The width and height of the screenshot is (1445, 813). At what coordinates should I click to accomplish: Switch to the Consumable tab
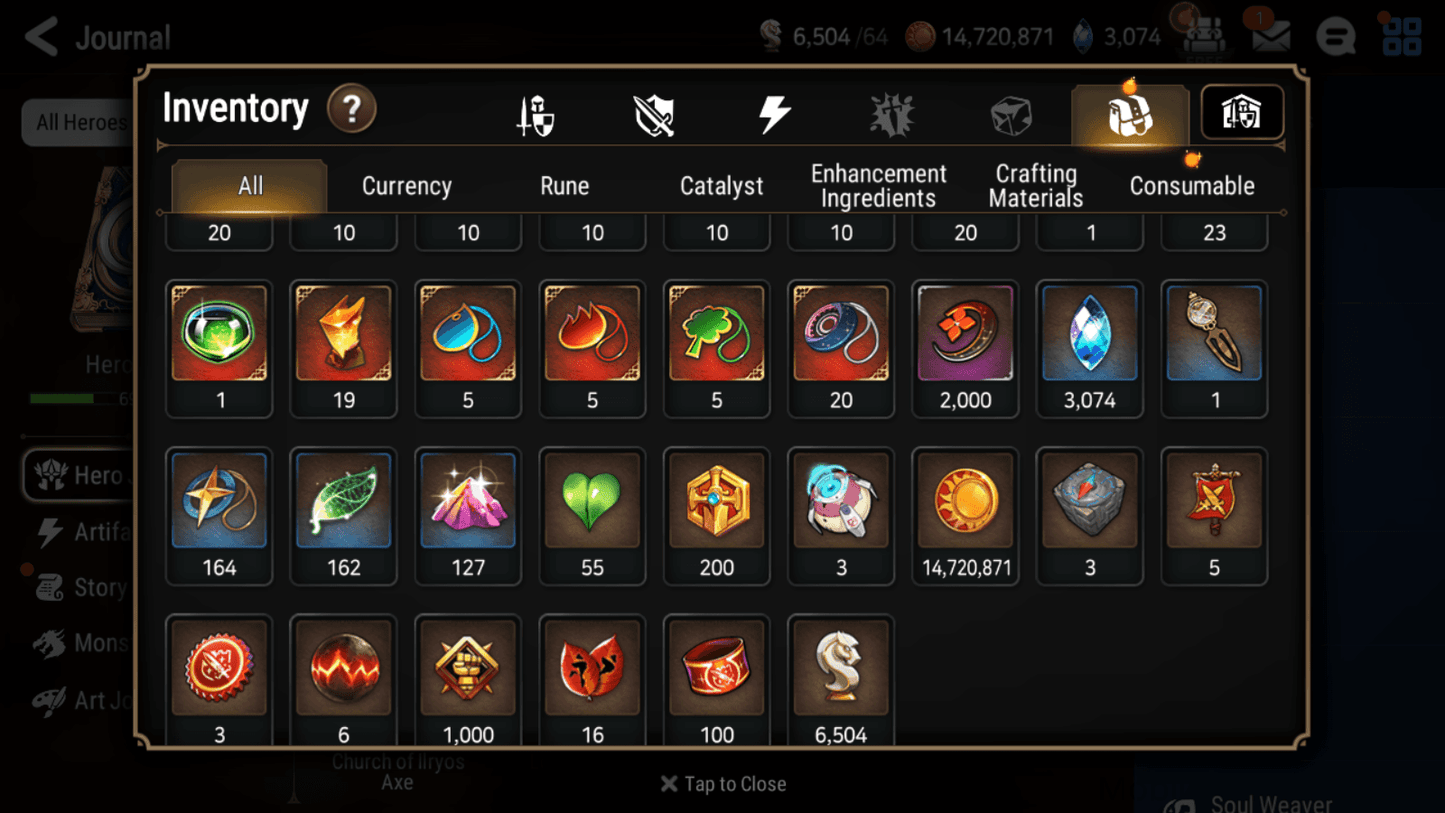pyautogui.click(x=1192, y=185)
